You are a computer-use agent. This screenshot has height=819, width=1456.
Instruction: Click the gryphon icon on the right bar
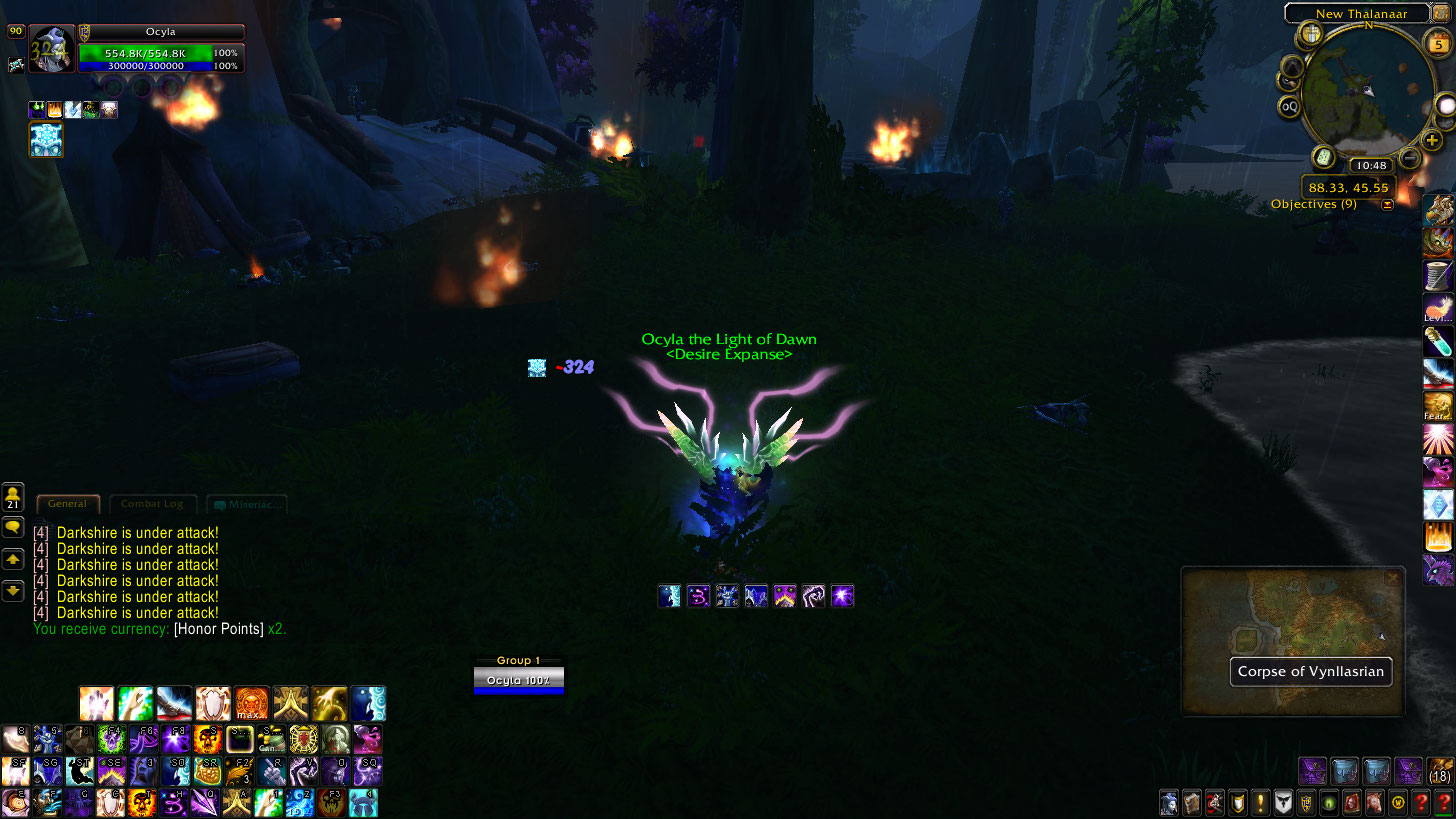pos(1438,210)
